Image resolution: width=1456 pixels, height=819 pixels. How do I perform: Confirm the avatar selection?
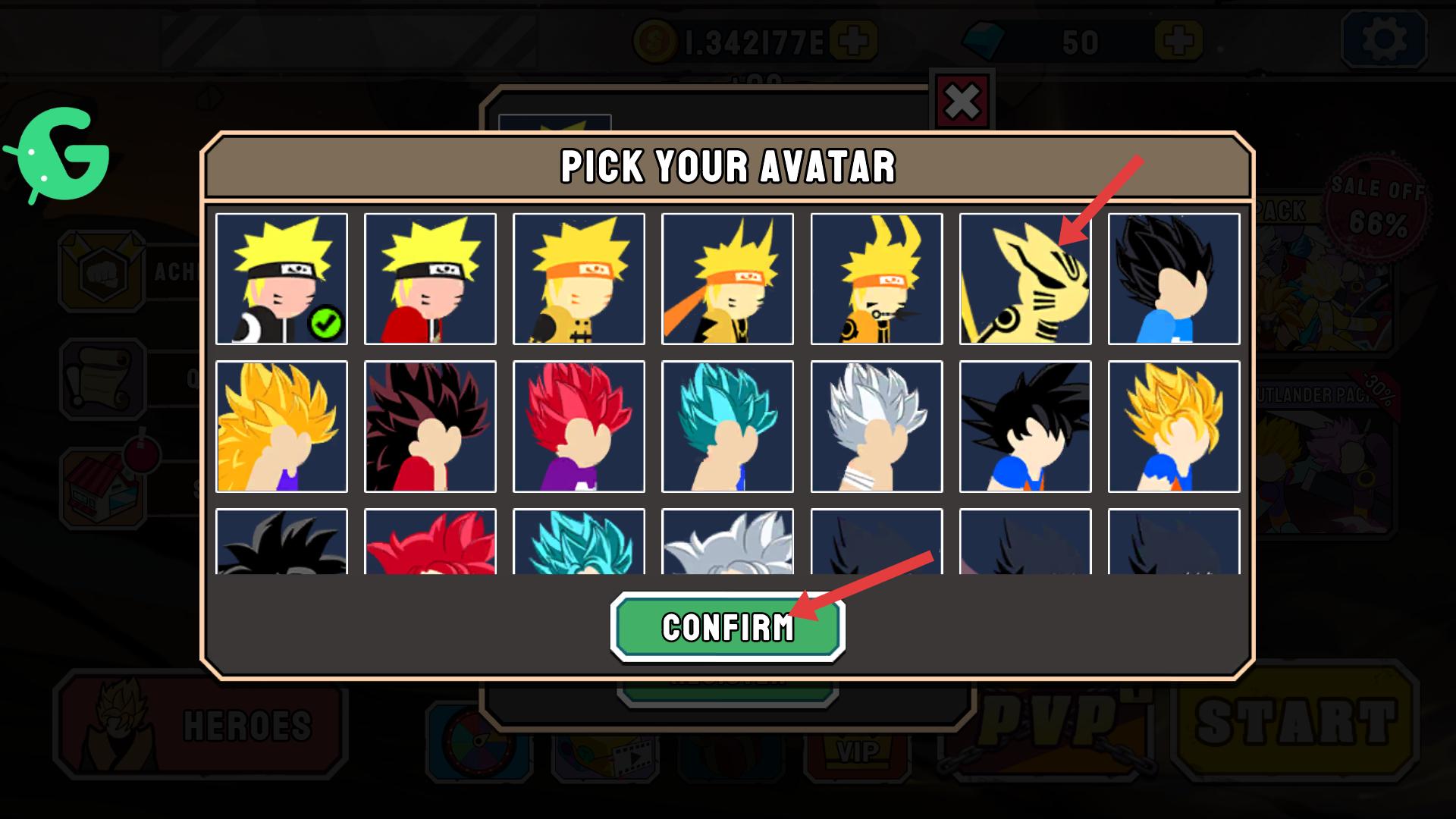click(727, 627)
